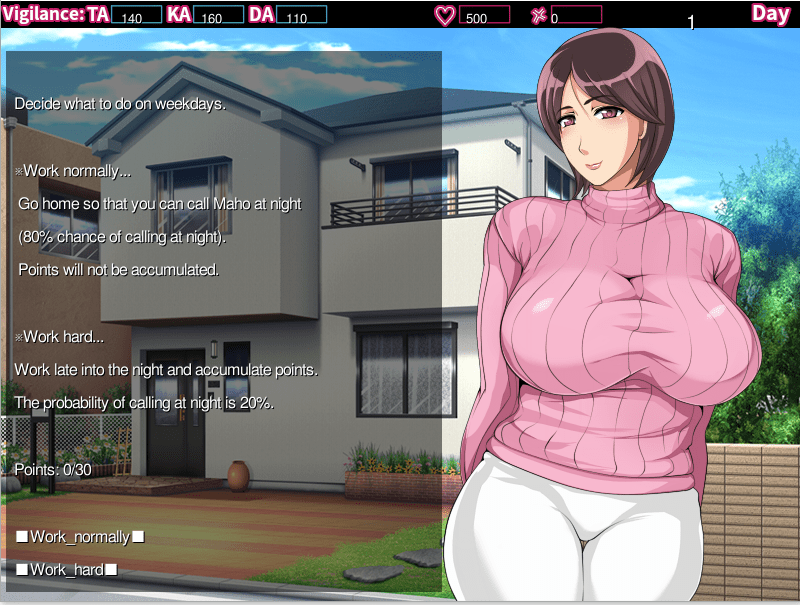Image resolution: width=800 pixels, height=605 pixels.
Task: Select the Work_hard option
Action: pos(67,570)
